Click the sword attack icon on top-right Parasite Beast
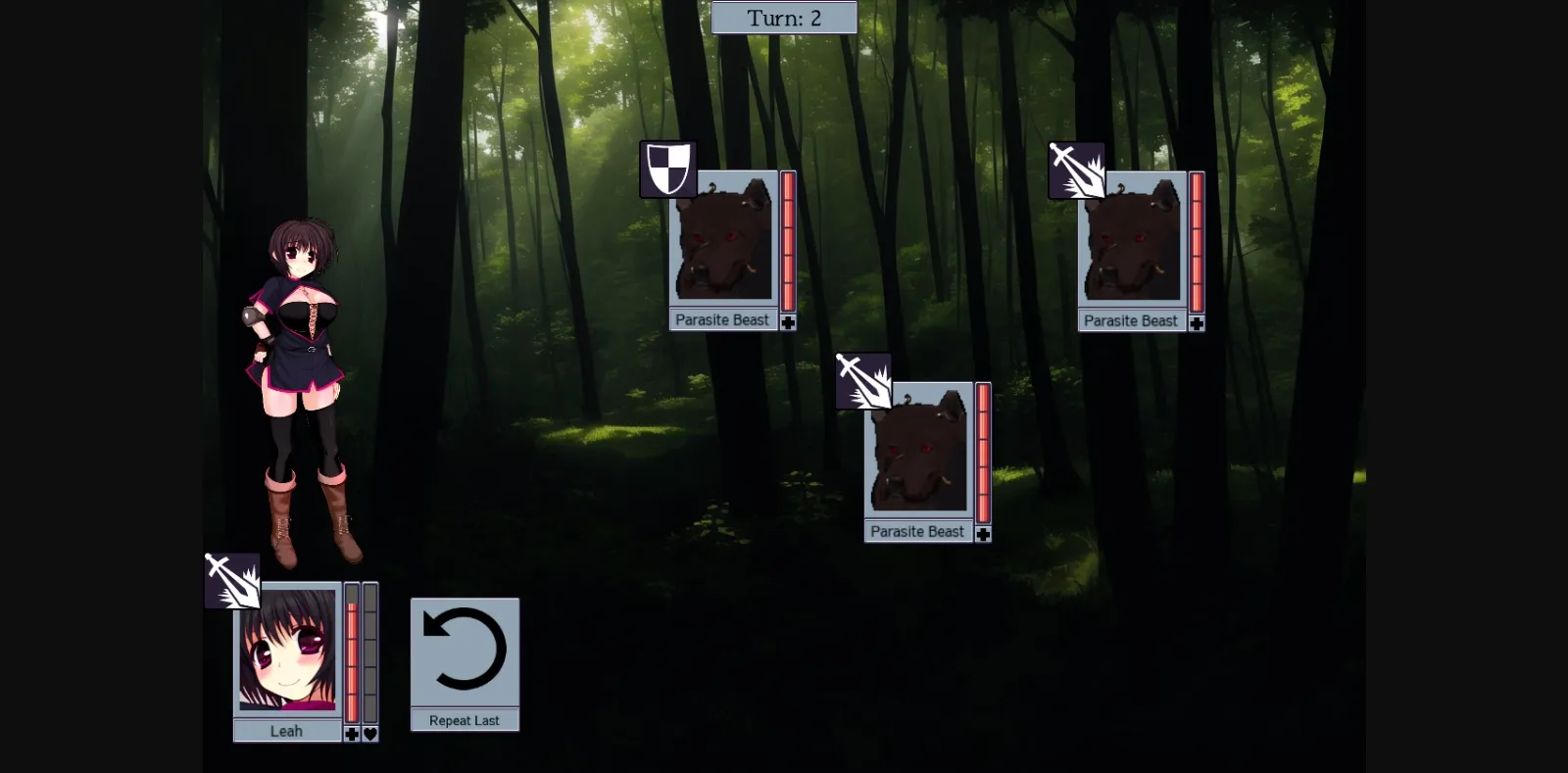The height and width of the screenshot is (773, 1568). tap(1076, 169)
